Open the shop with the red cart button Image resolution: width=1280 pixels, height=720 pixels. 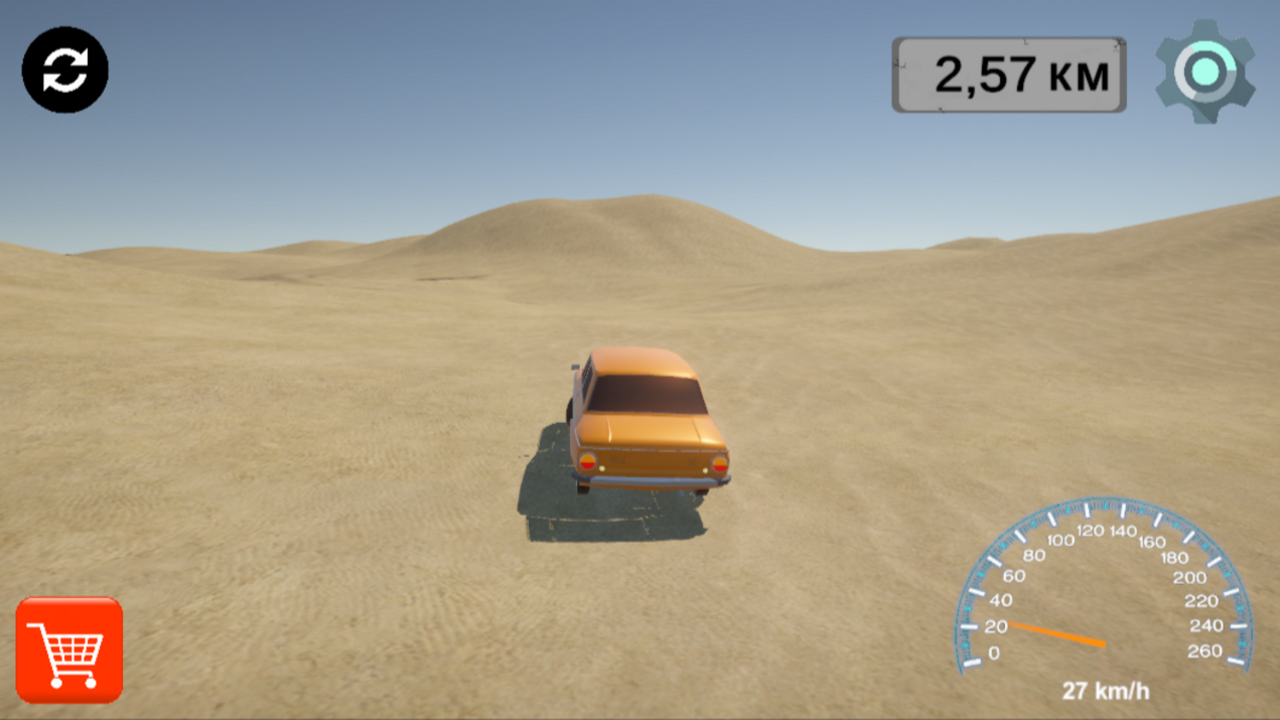(69, 650)
